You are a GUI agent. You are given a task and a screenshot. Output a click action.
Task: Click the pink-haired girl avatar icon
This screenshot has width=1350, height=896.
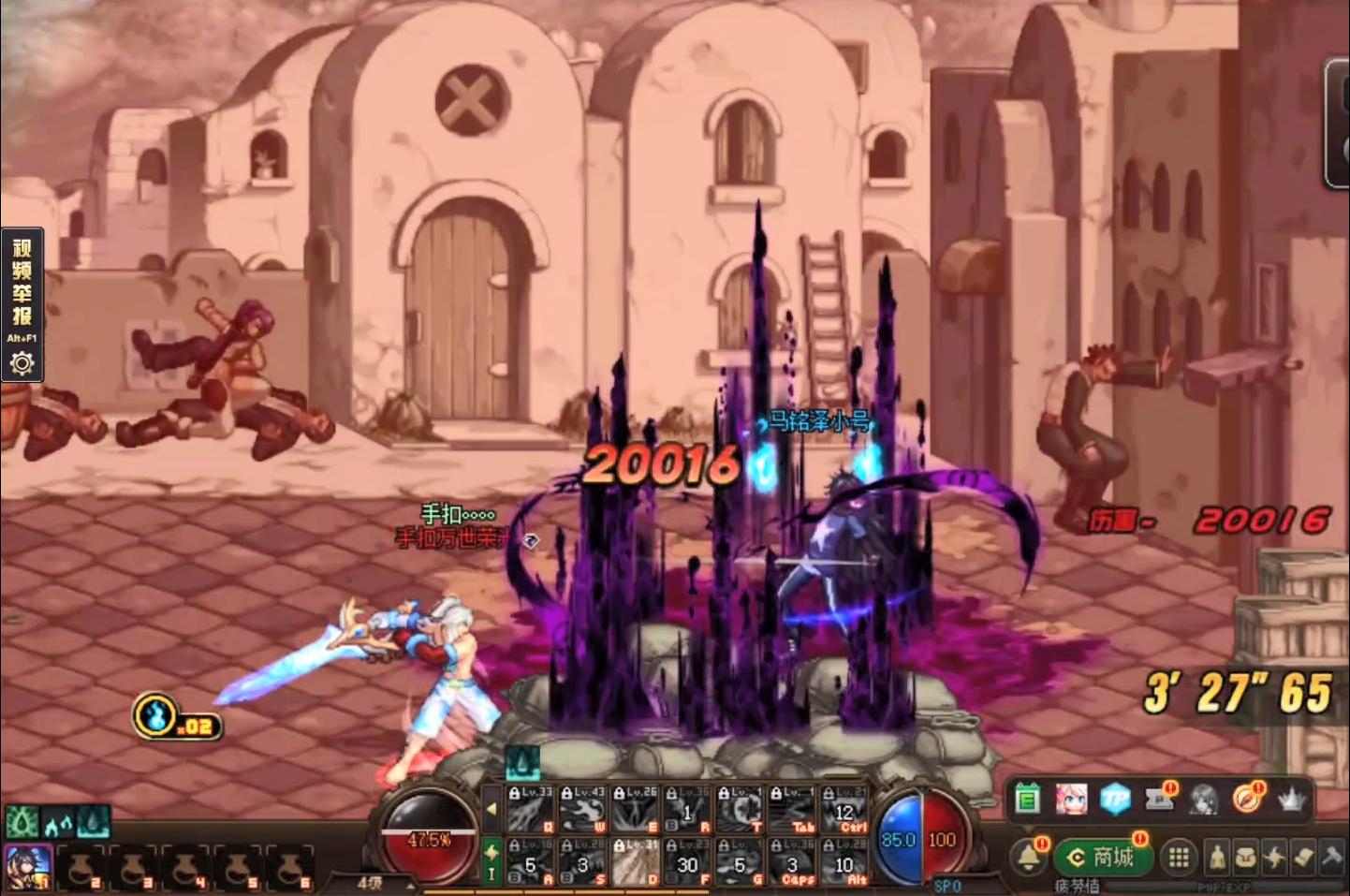[1071, 800]
